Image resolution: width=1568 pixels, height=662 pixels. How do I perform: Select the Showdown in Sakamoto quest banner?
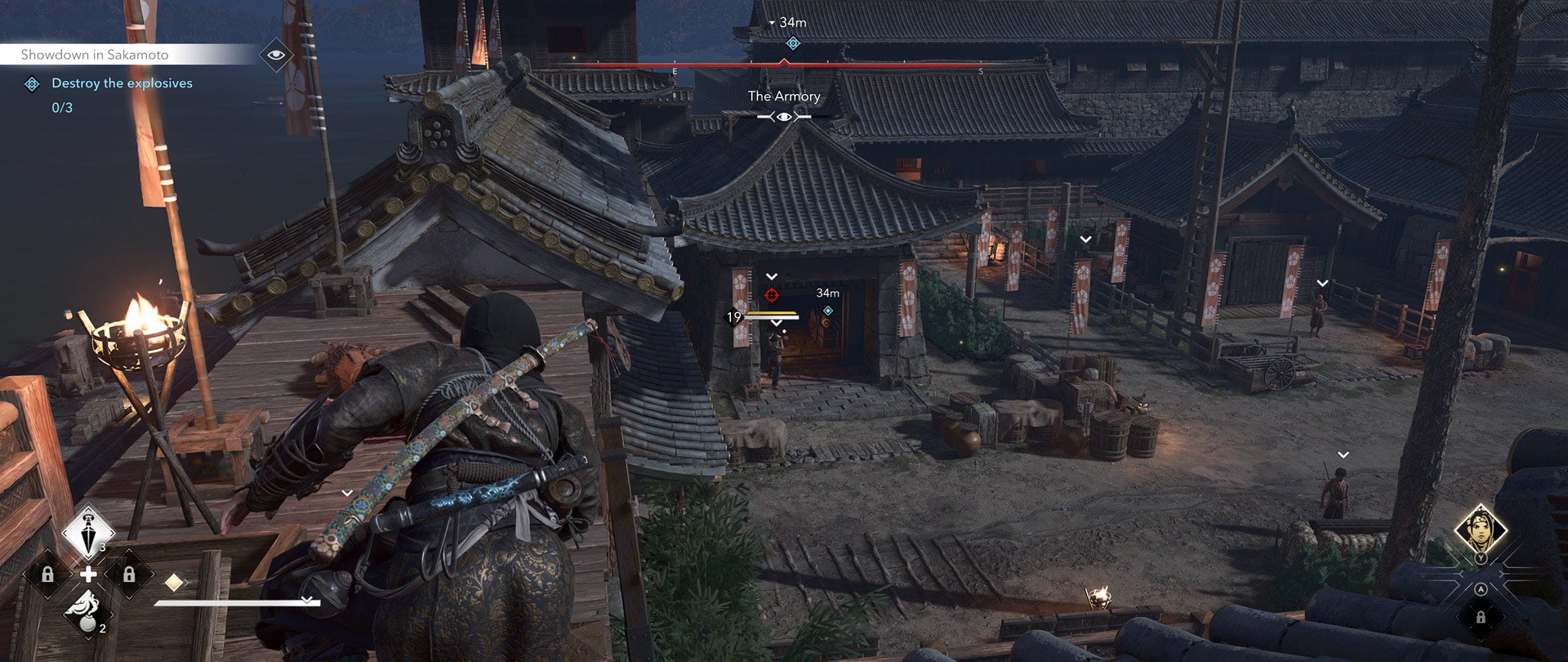coord(94,55)
